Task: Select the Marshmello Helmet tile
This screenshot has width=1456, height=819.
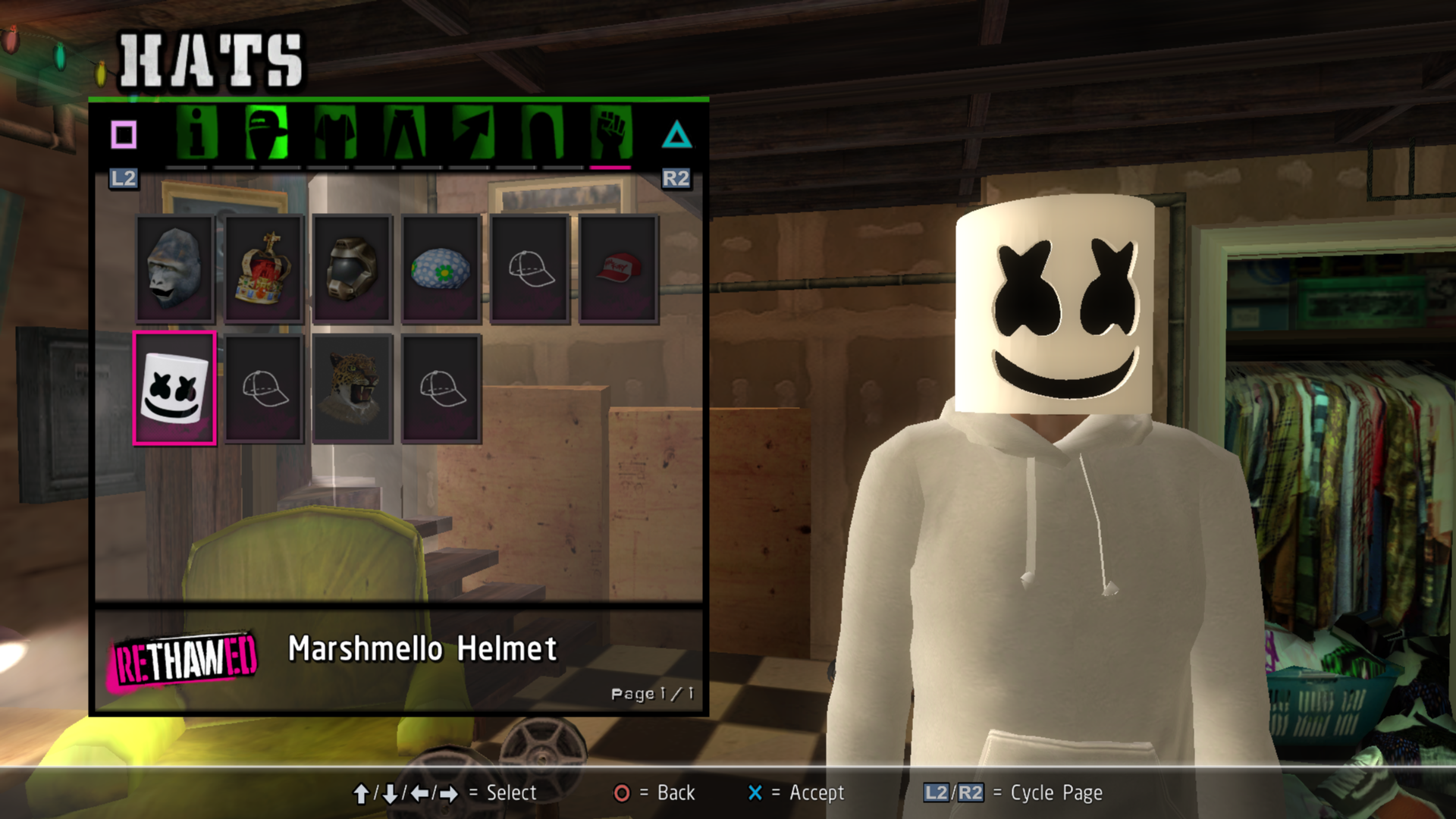Action: coord(175,388)
